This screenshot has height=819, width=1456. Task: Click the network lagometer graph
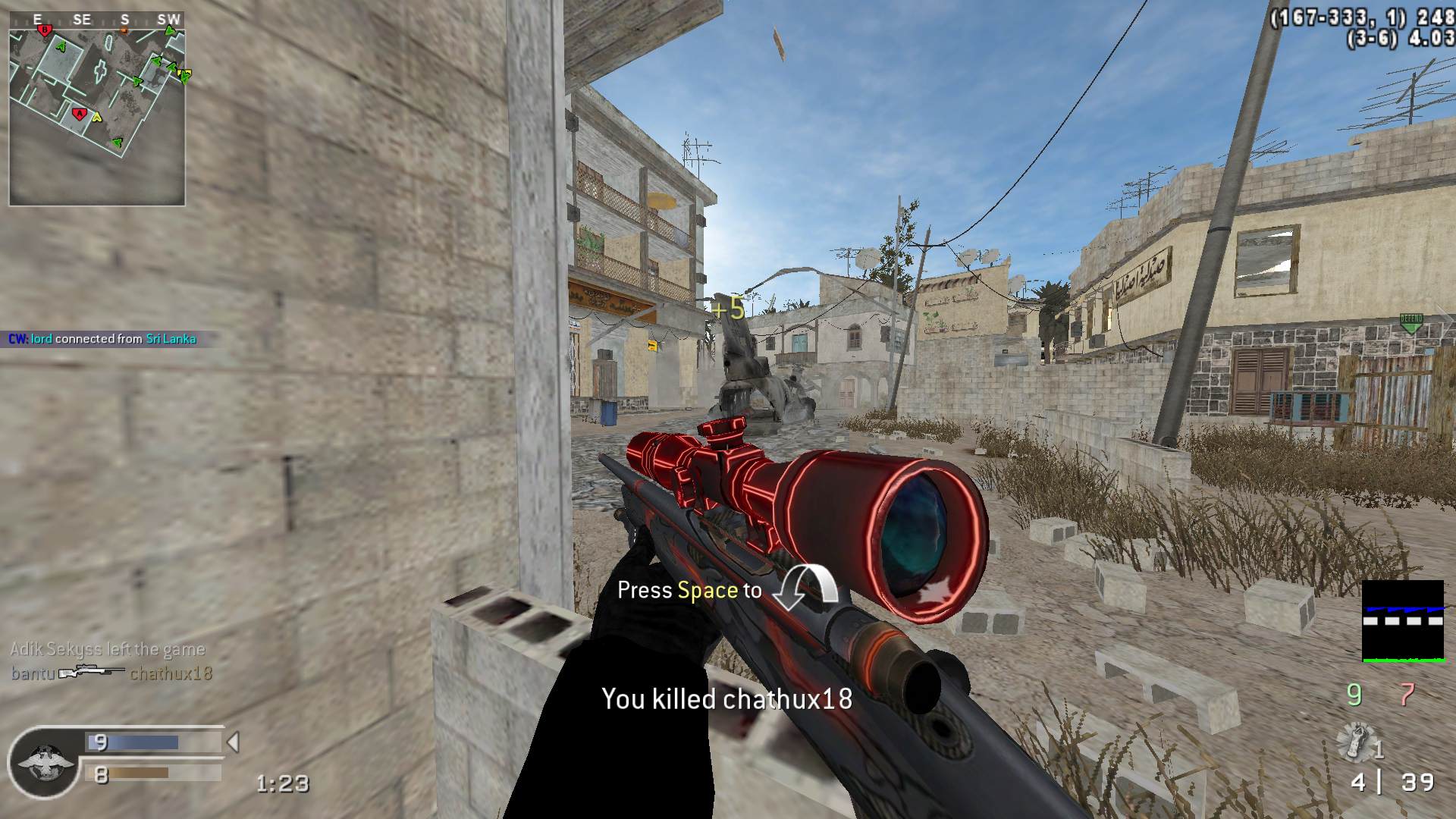point(1403,621)
